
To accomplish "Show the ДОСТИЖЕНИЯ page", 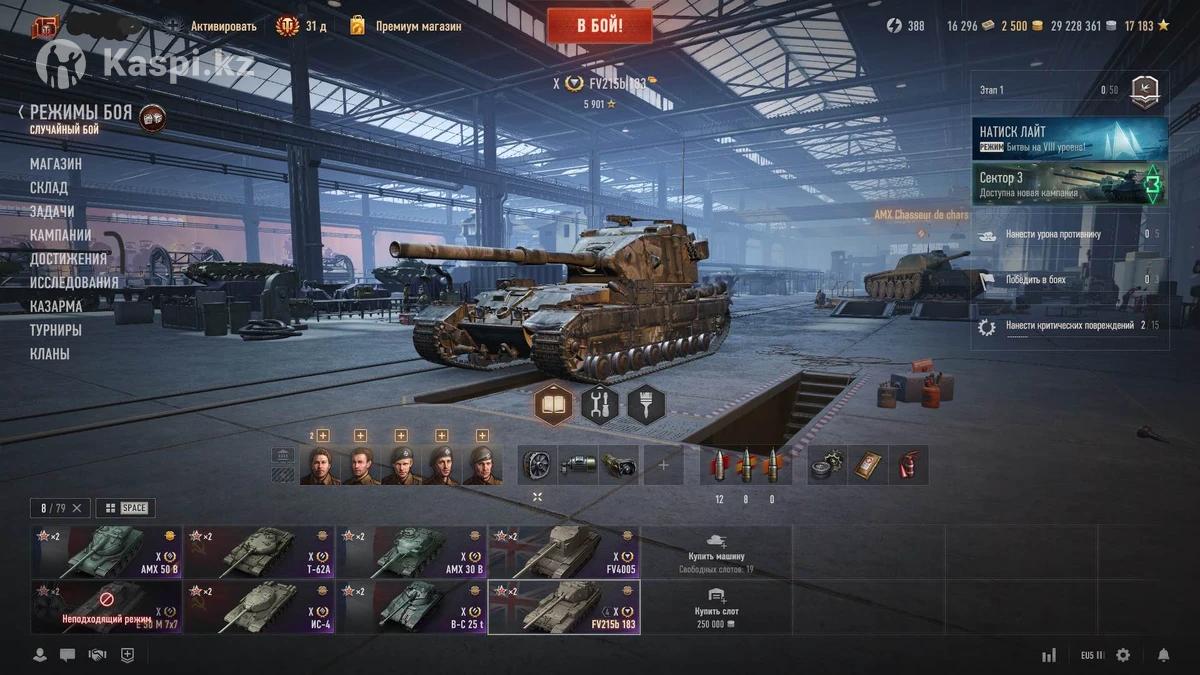I will coord(68,259).
